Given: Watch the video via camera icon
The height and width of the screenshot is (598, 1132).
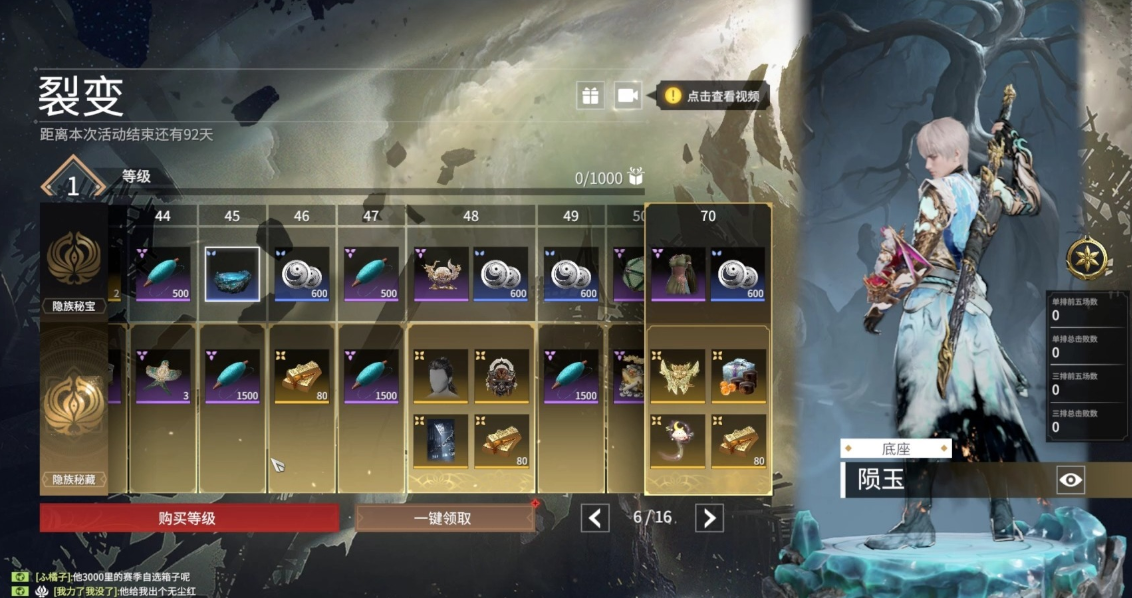Looking at the screenshot, I should coord(627,95).
